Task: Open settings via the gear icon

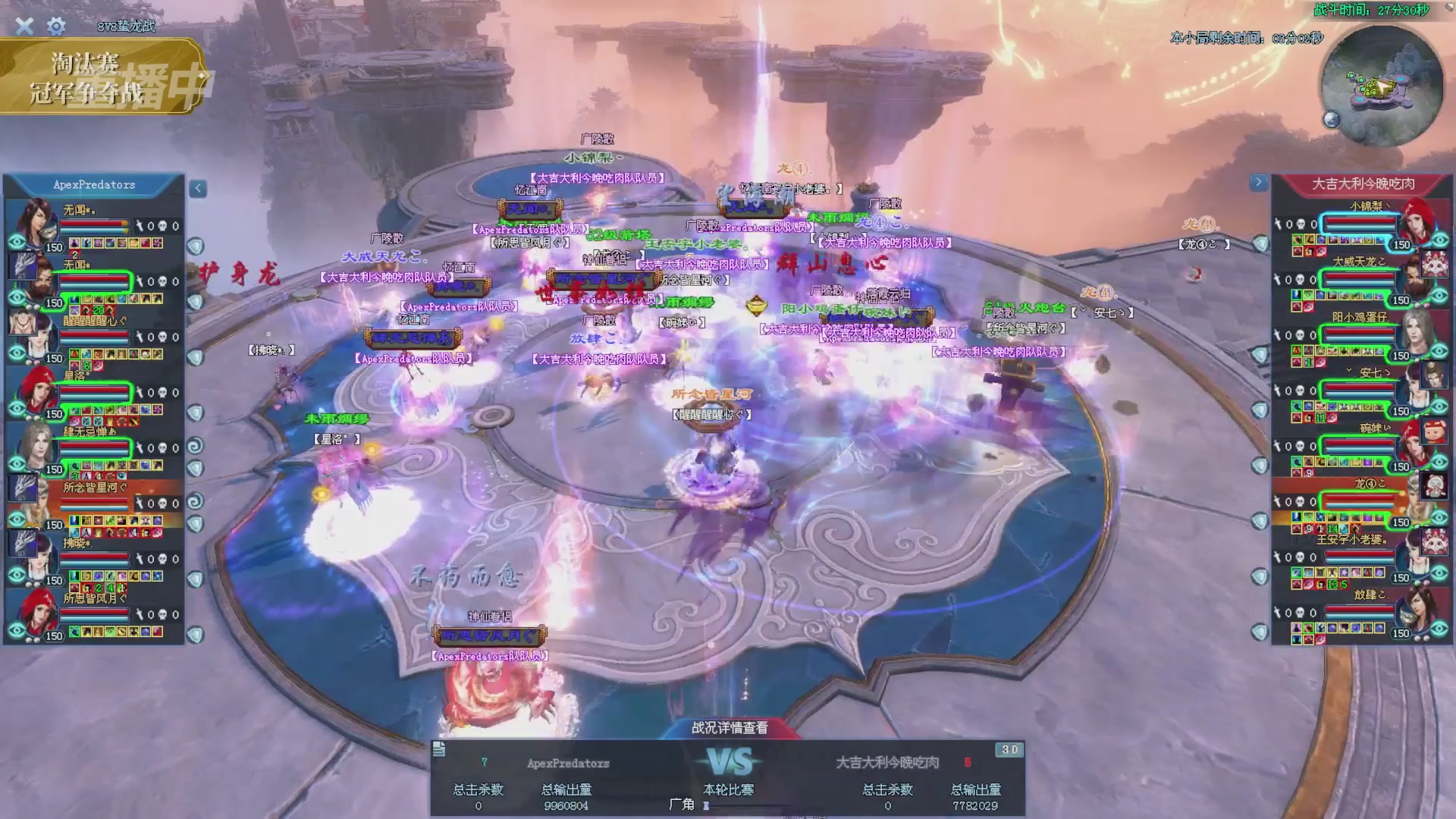Action: [56, 27]
